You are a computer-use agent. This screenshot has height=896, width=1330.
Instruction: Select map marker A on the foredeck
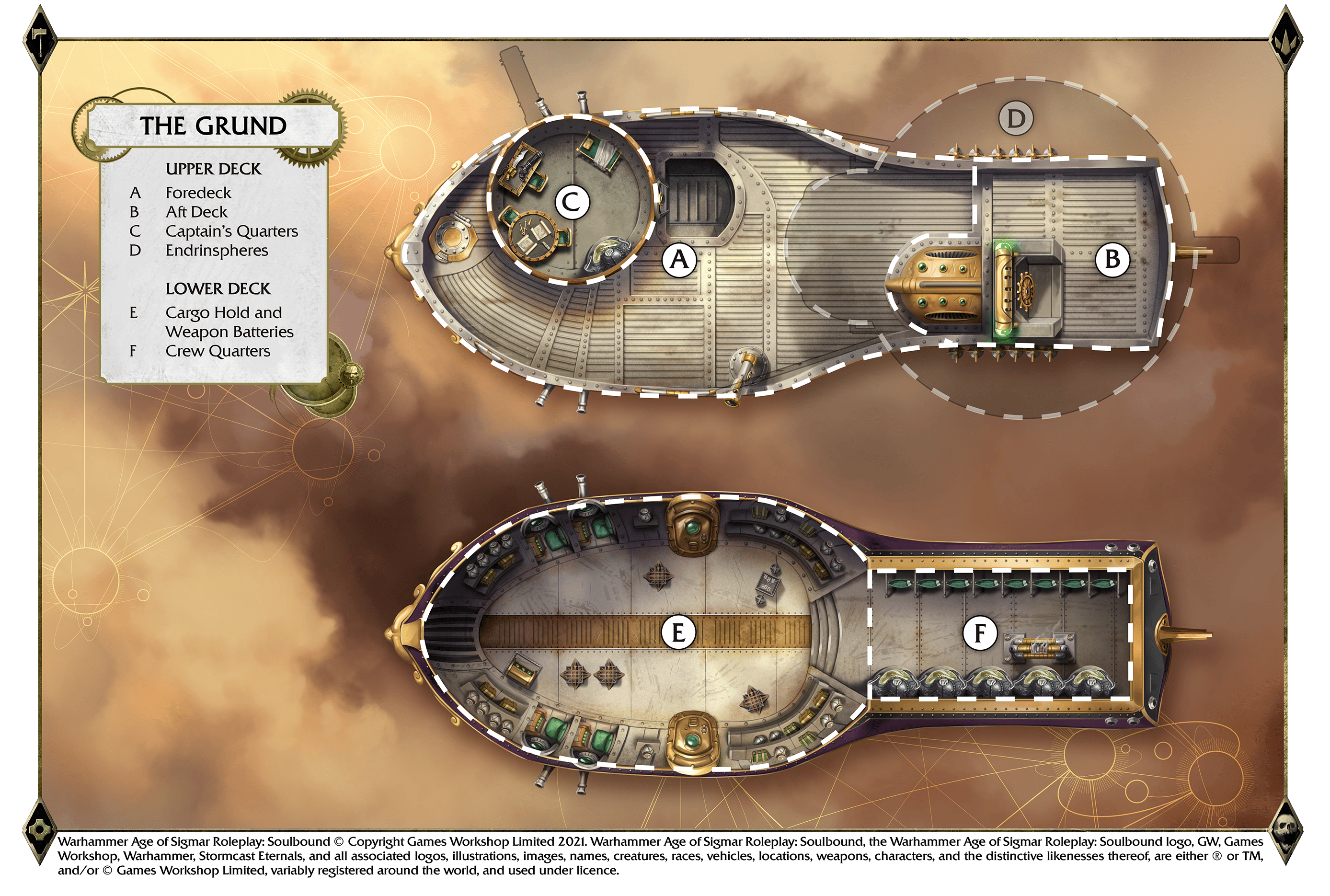[x=679, y=261]
